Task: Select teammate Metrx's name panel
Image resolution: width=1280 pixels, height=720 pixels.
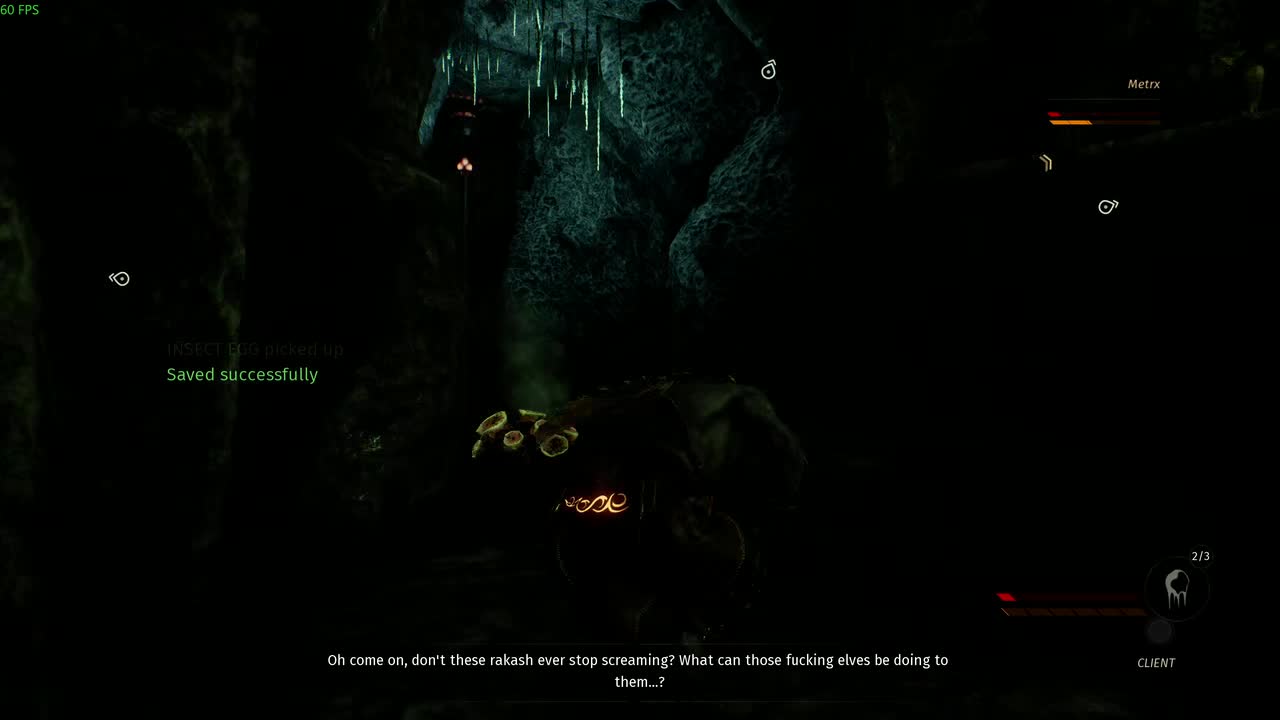Action: [x=1143, y=85]
